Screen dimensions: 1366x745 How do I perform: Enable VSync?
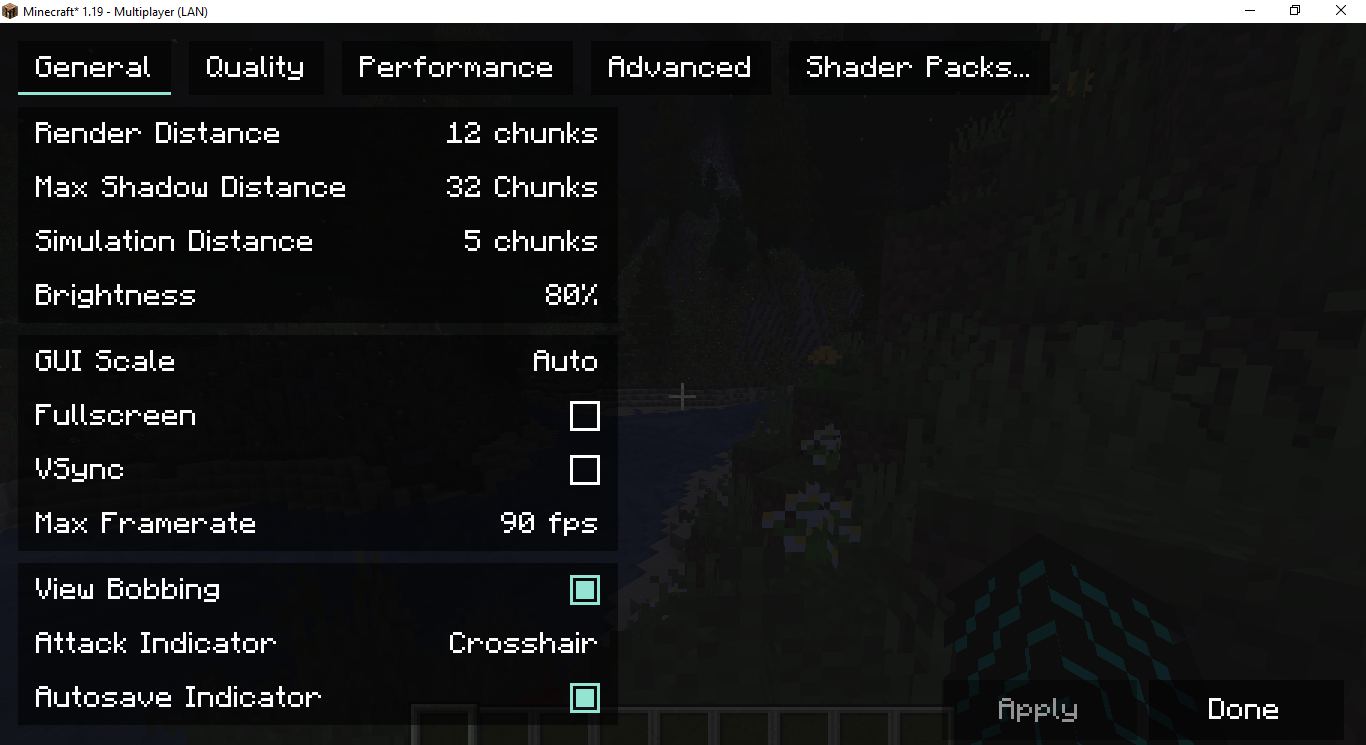(x=585, y=470)
